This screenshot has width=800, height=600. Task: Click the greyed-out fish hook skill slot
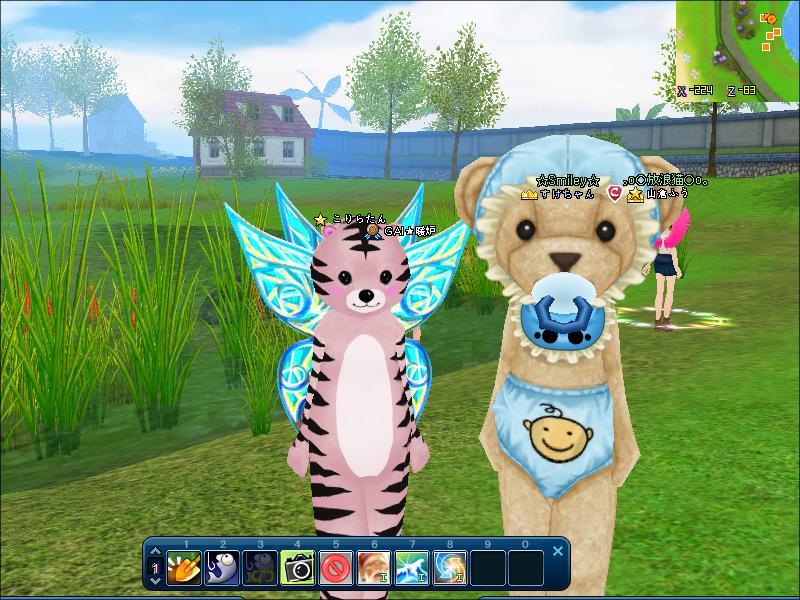pyautogui.click(x=260, y=567)
